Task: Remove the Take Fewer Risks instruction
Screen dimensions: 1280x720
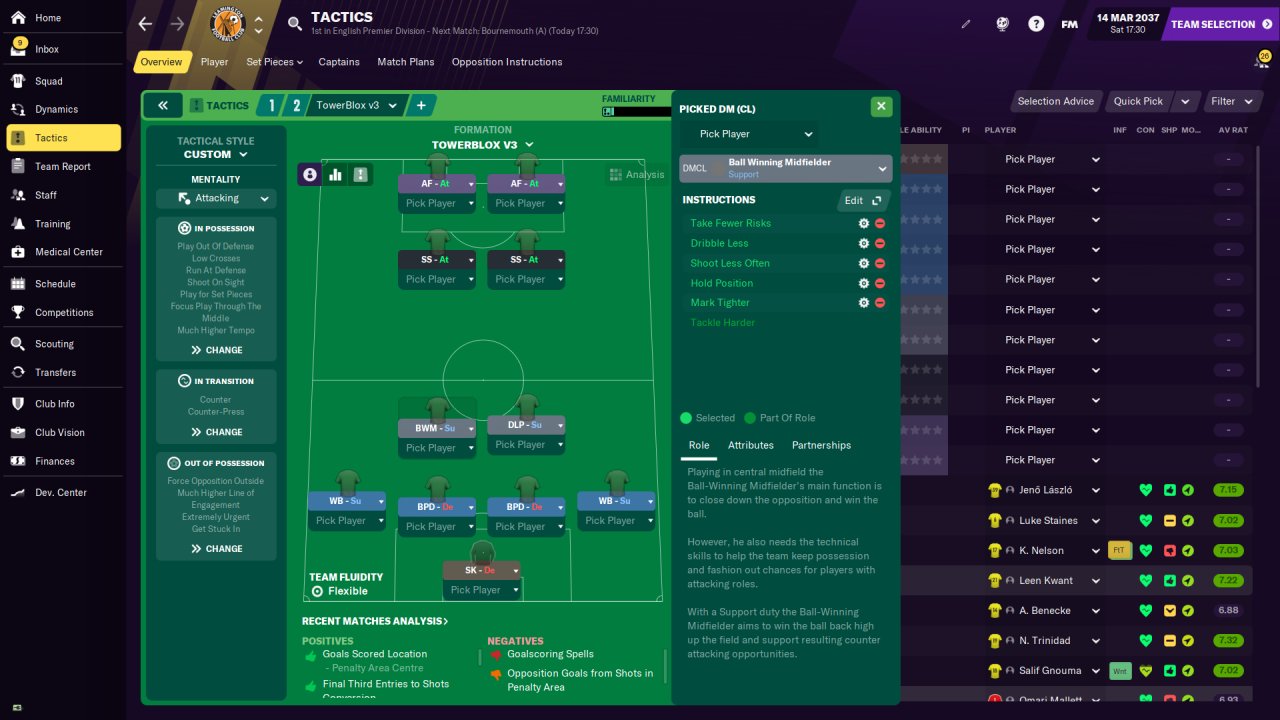Action: pyautogui.click(x=880, y=224)
